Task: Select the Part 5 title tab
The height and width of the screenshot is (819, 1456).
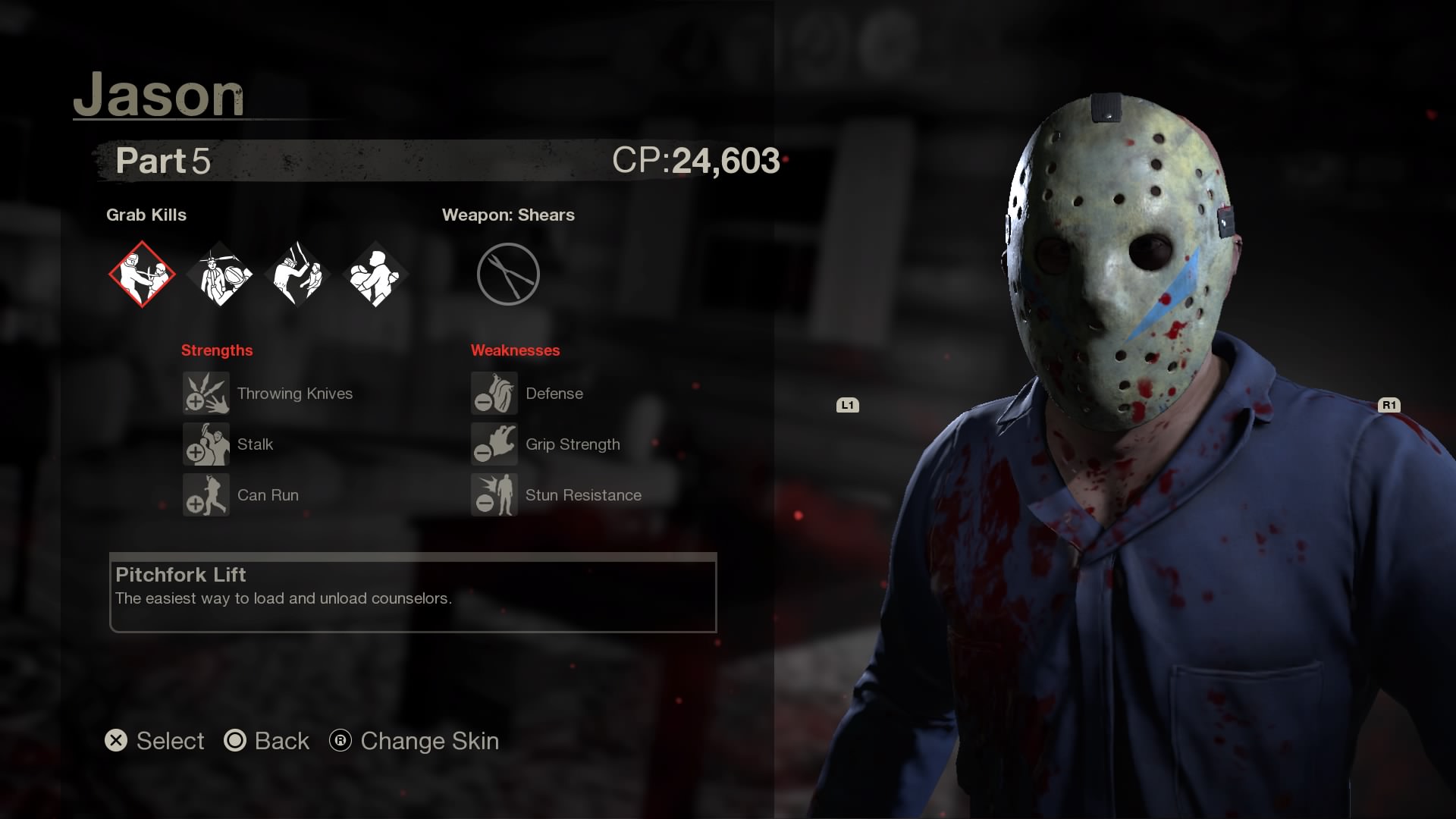Action: [x=162, y=162]
